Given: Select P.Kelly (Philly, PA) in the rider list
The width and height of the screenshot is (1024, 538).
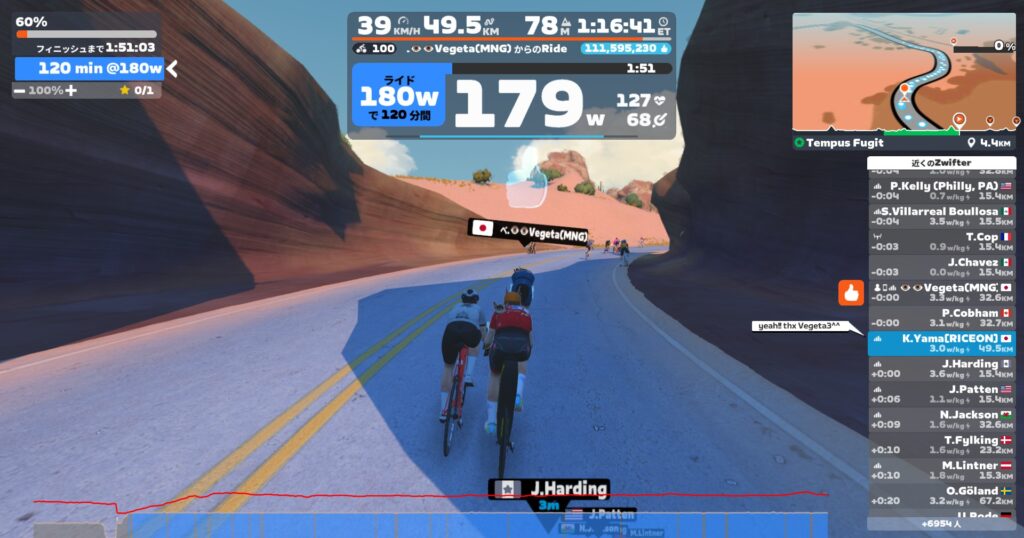Looking at the screenshot, I should [x=941, y=191].
